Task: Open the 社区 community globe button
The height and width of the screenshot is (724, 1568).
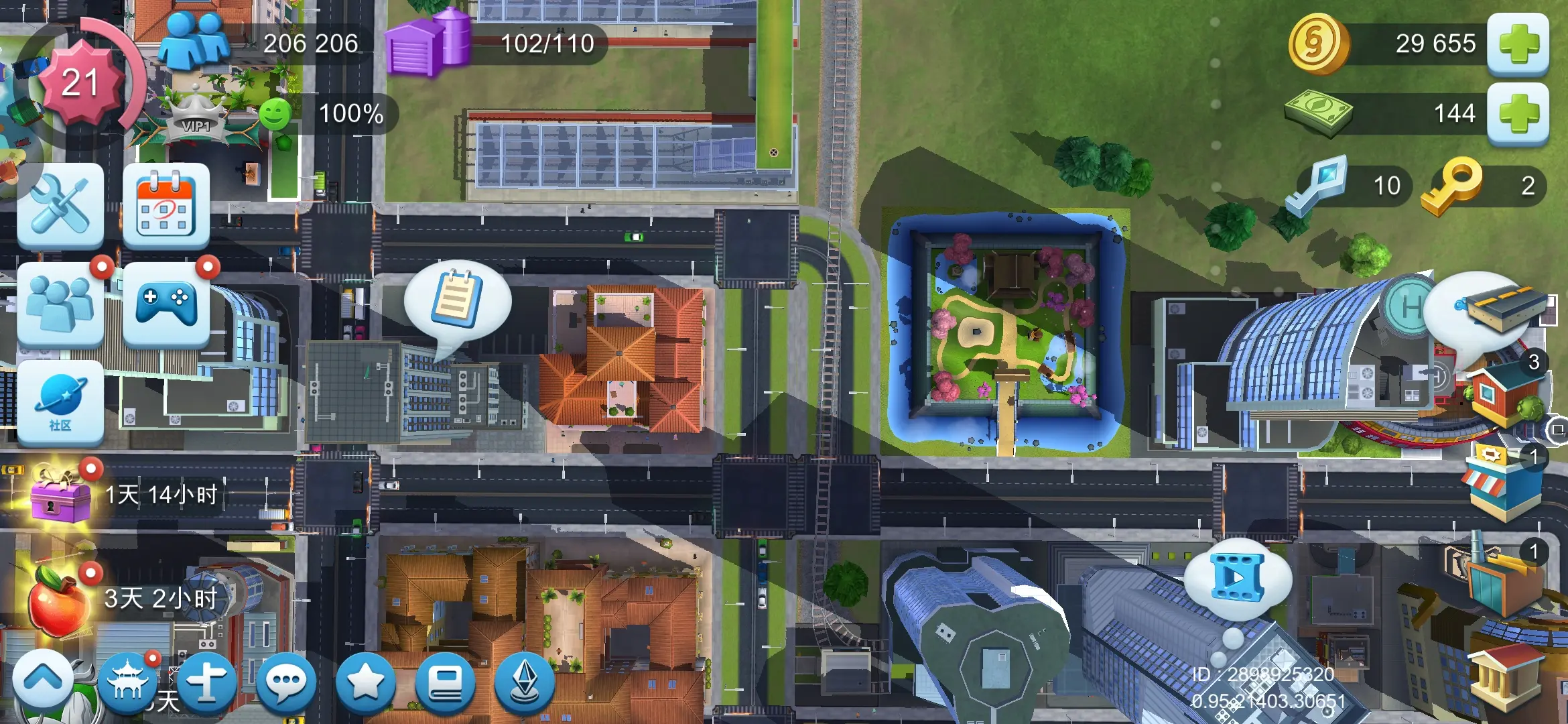Action: pos(60,402)
